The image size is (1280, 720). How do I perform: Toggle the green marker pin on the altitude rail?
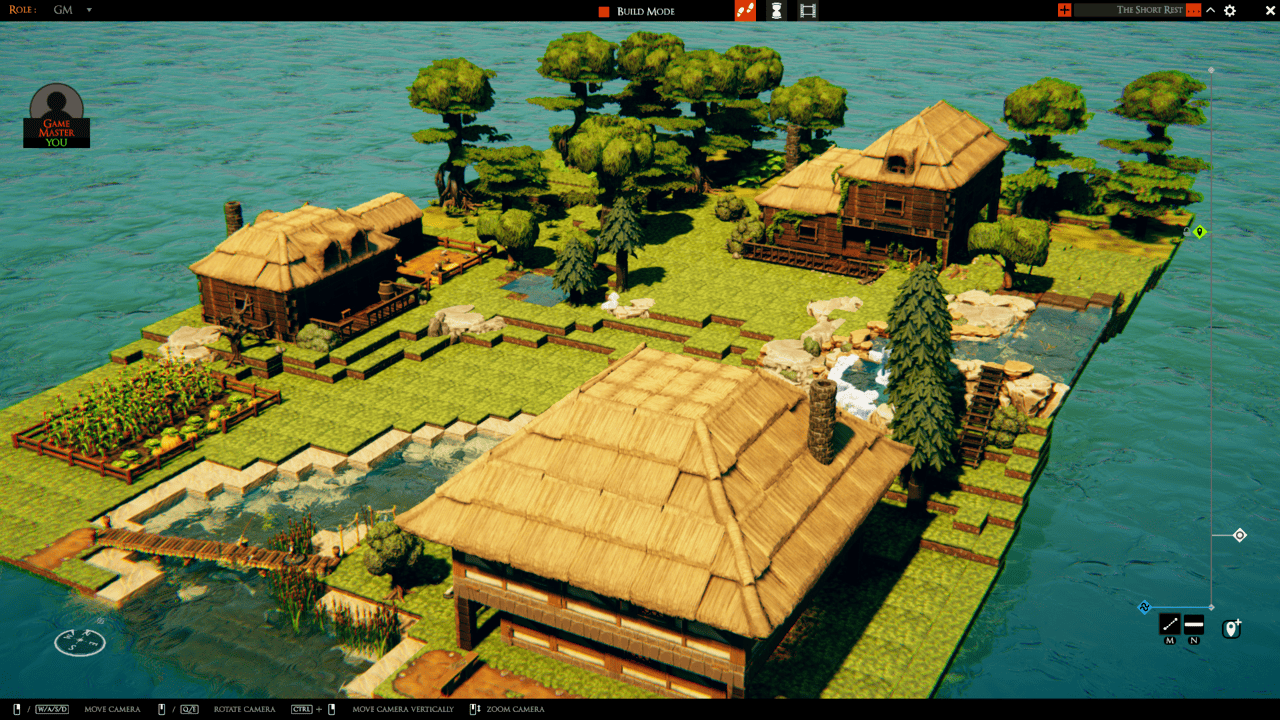tap(1199, 231)
